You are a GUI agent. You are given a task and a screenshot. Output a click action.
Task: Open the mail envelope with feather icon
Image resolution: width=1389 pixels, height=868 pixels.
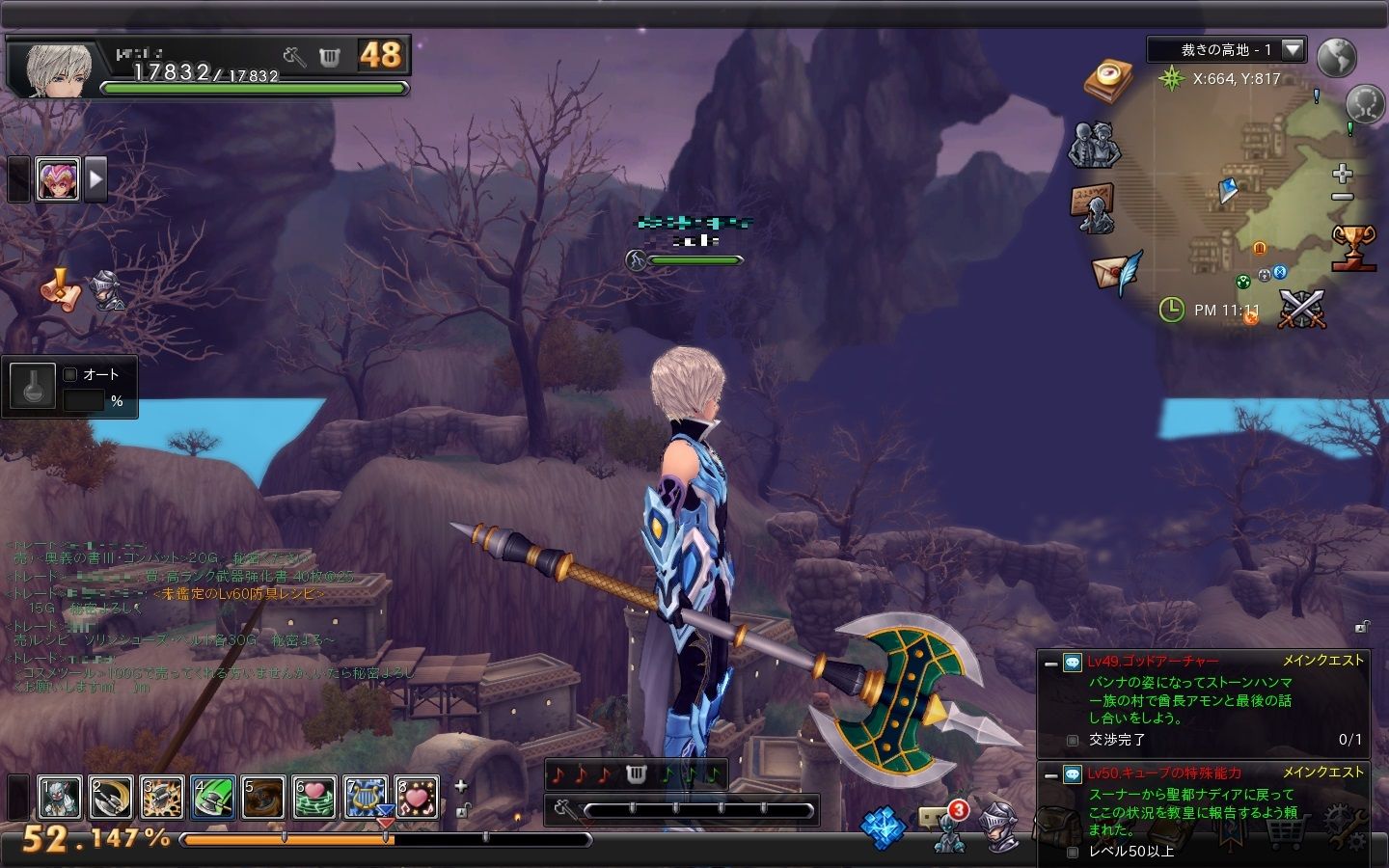click(x=1117, y=271)
